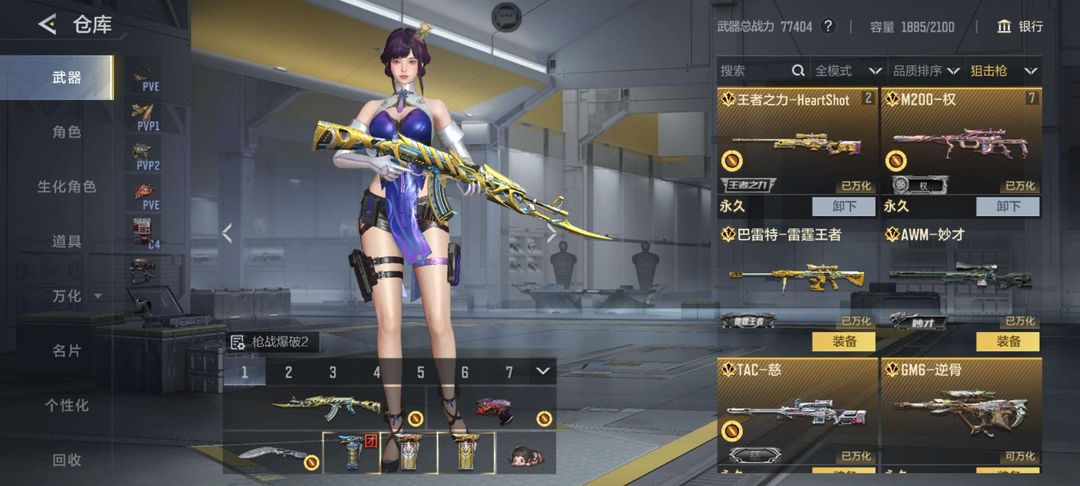Image resolution: width=1080 pixels, height=486 pixels.
Task: Open the 银行 bank
Action: pos(1019,27)
